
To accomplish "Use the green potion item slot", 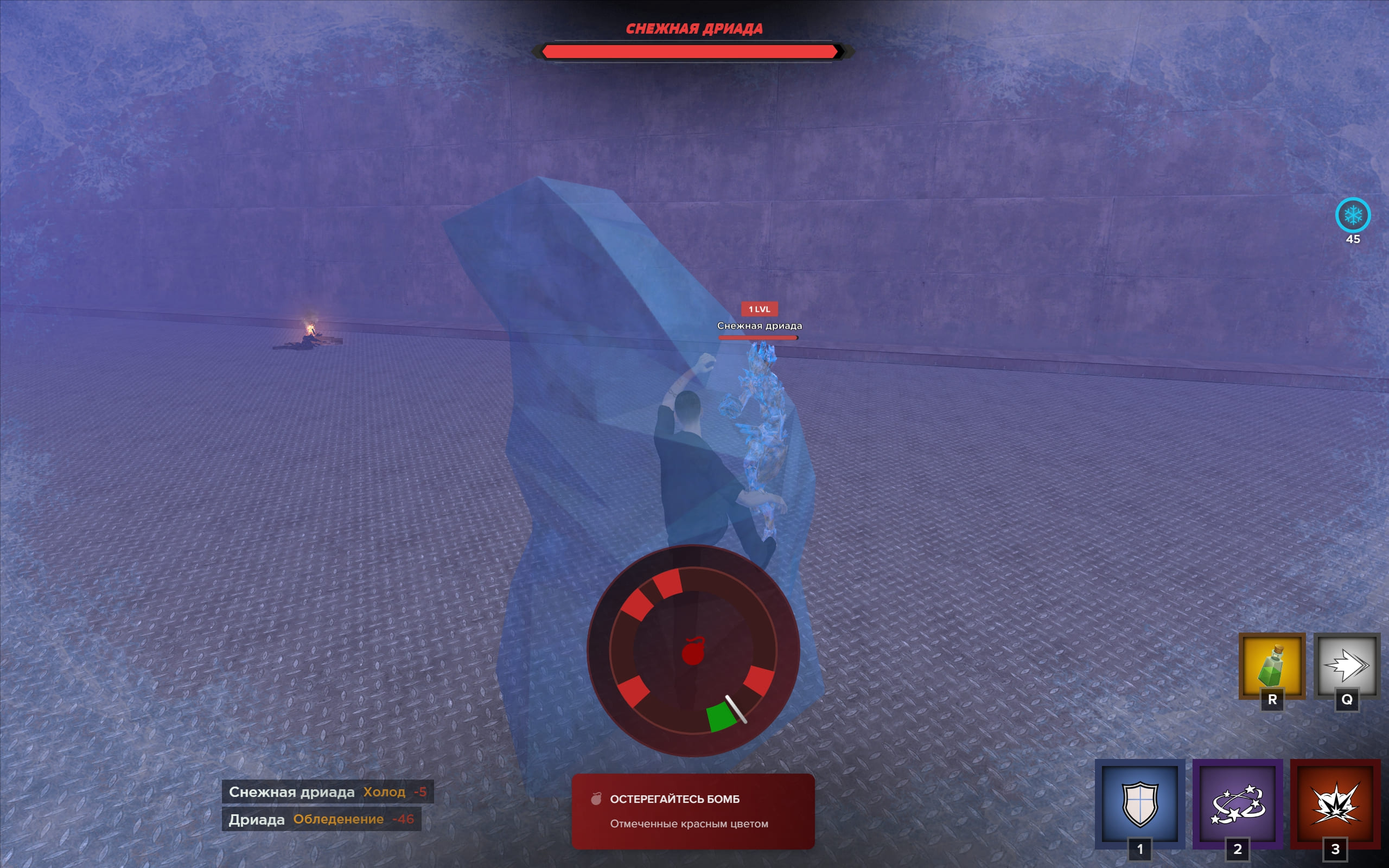I will point(1271,666).
